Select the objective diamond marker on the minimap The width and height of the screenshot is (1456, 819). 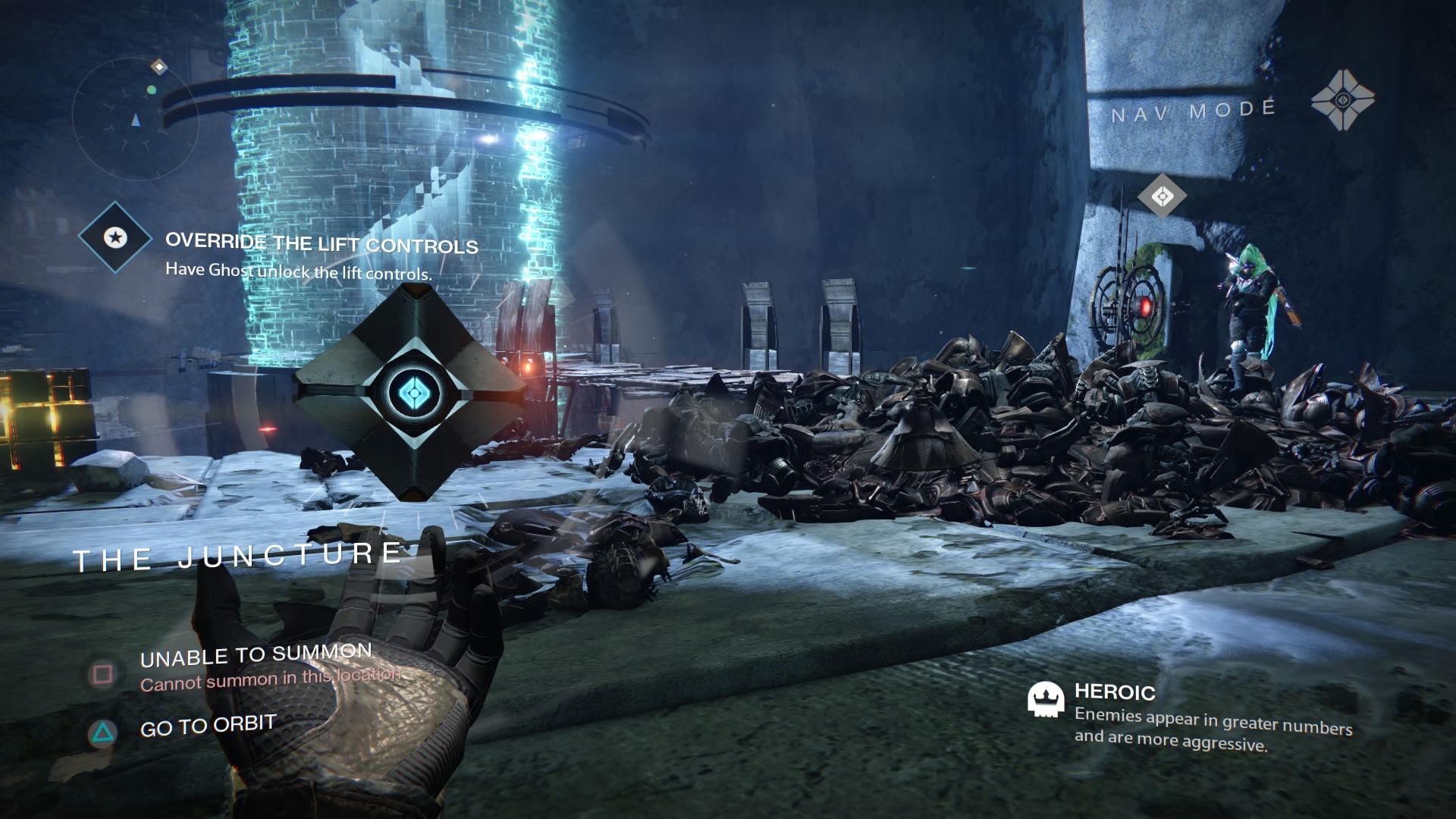pyautogui.click(x=158, y=68)
